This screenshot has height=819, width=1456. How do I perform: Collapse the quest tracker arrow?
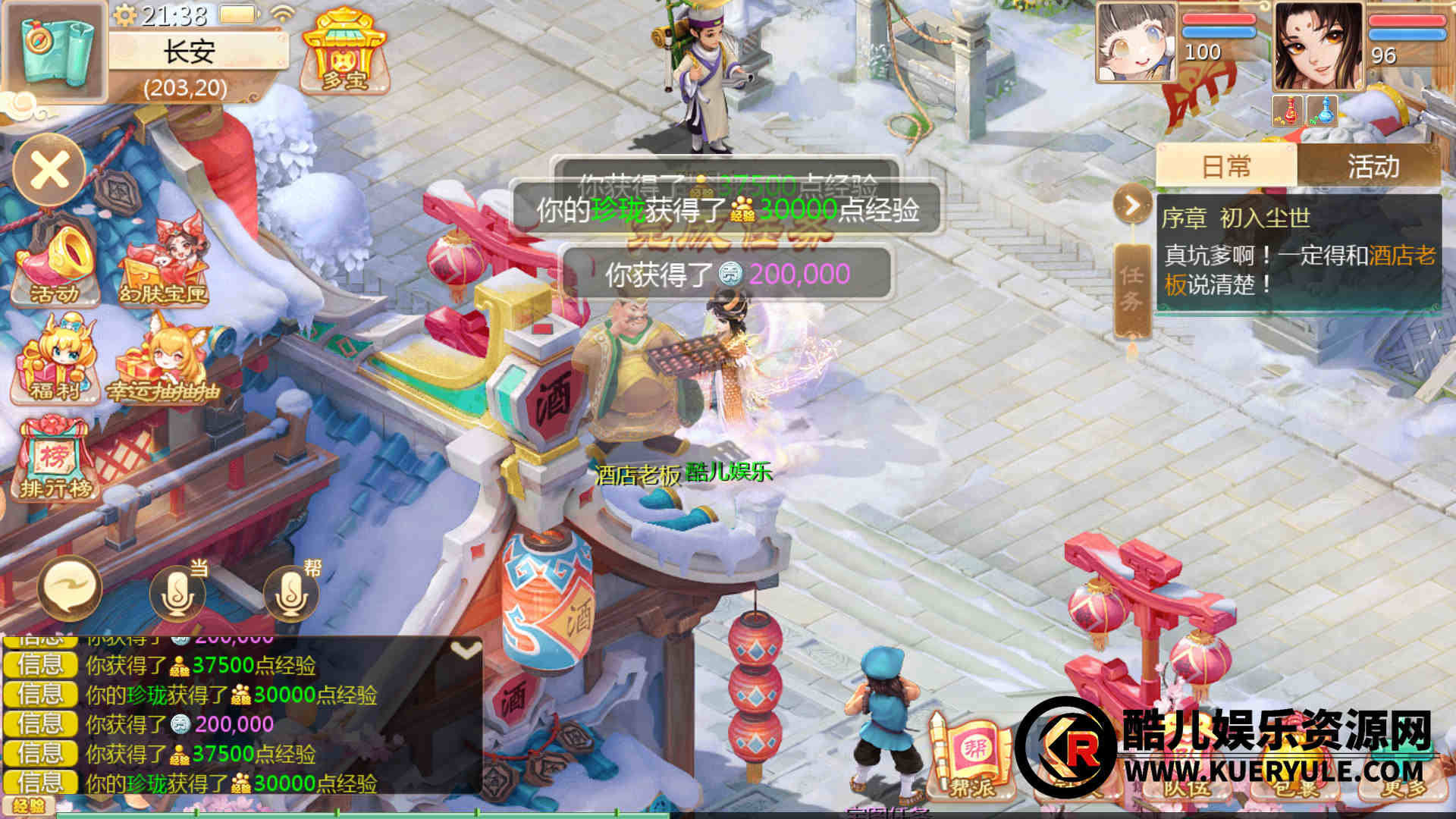coord(1132,205)
